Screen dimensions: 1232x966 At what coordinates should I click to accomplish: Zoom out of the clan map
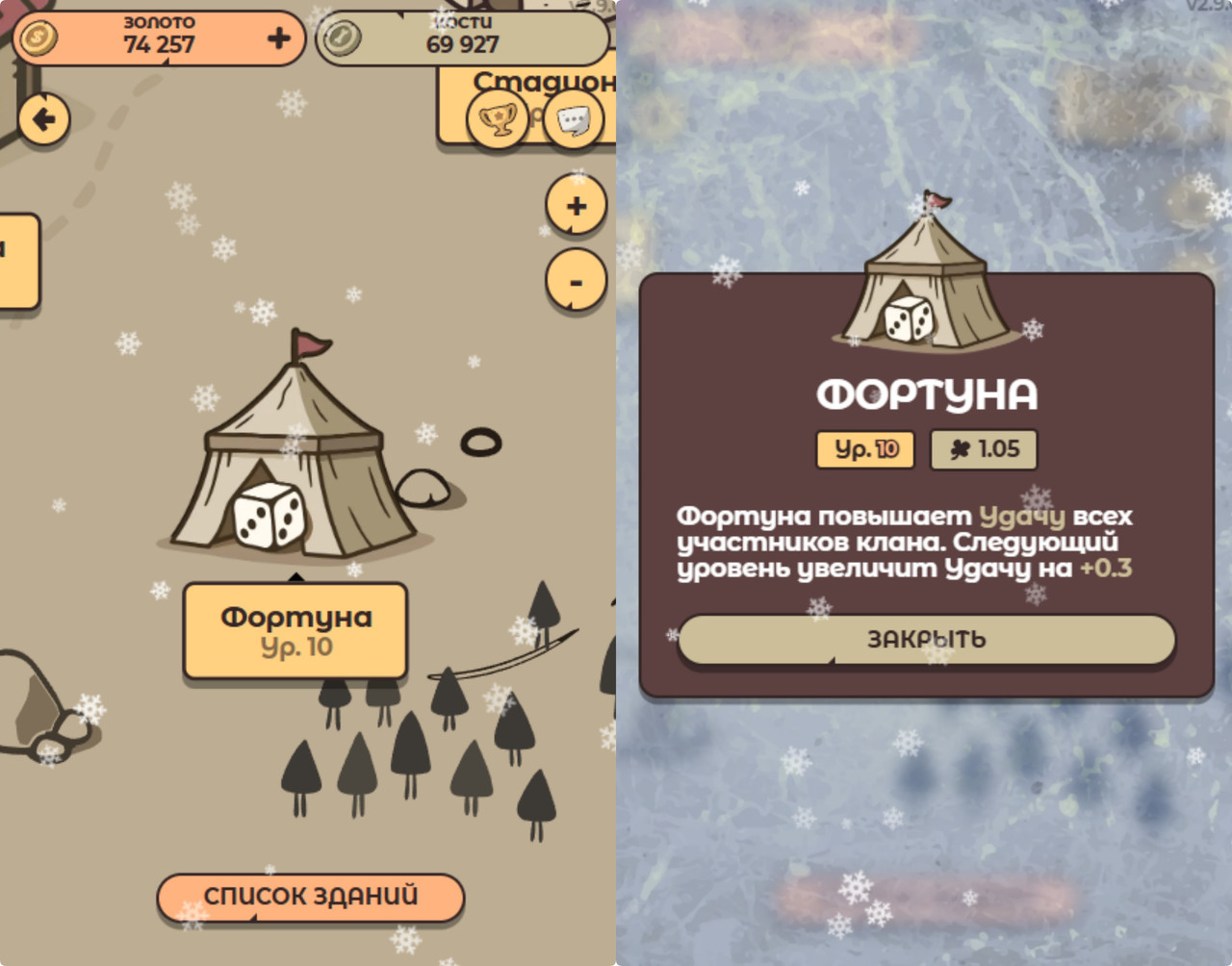tap(576, 281)
